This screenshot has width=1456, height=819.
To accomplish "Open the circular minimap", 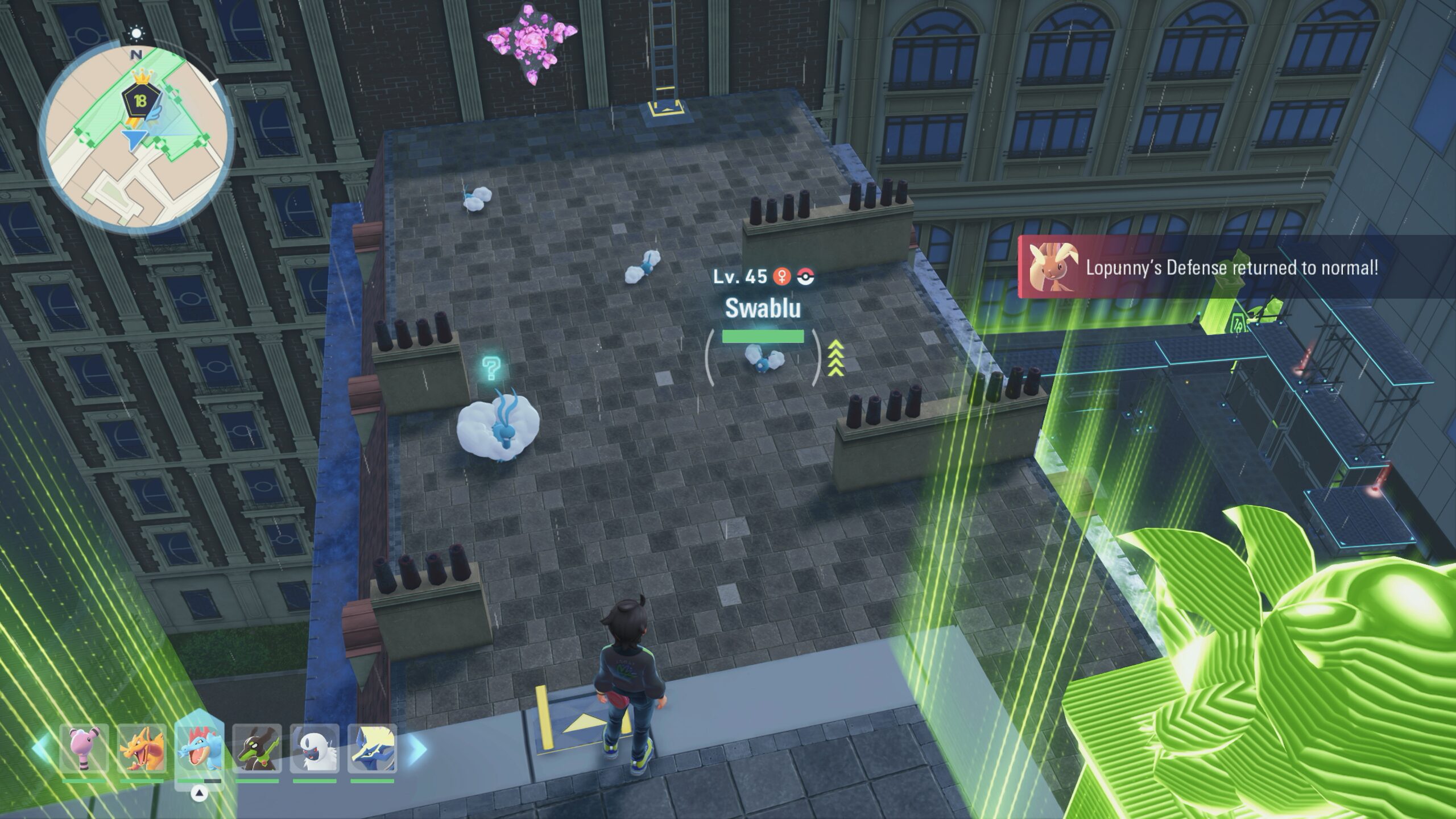I will coord(136,136).
